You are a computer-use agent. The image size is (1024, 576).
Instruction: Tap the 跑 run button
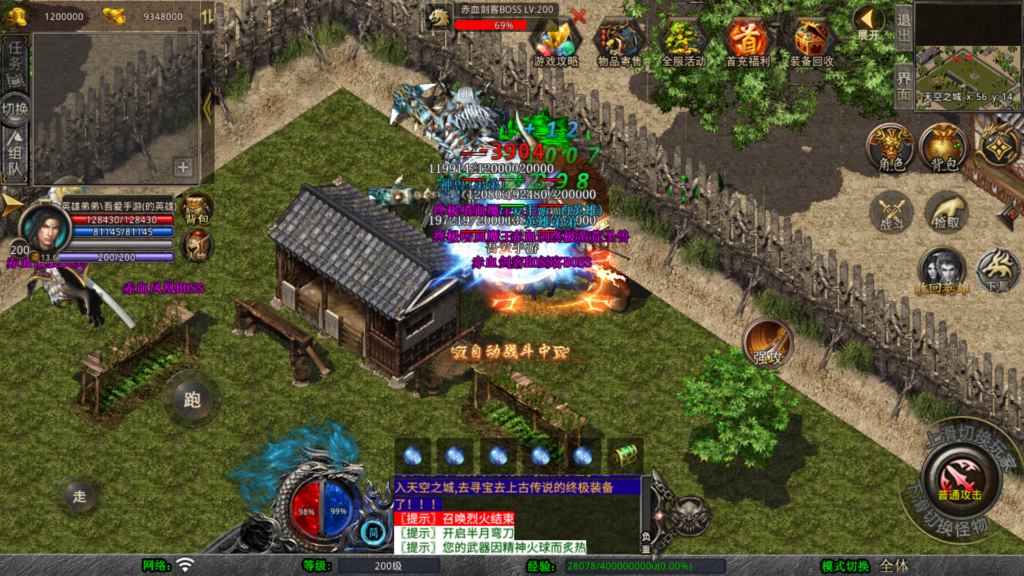coord(192,399)
